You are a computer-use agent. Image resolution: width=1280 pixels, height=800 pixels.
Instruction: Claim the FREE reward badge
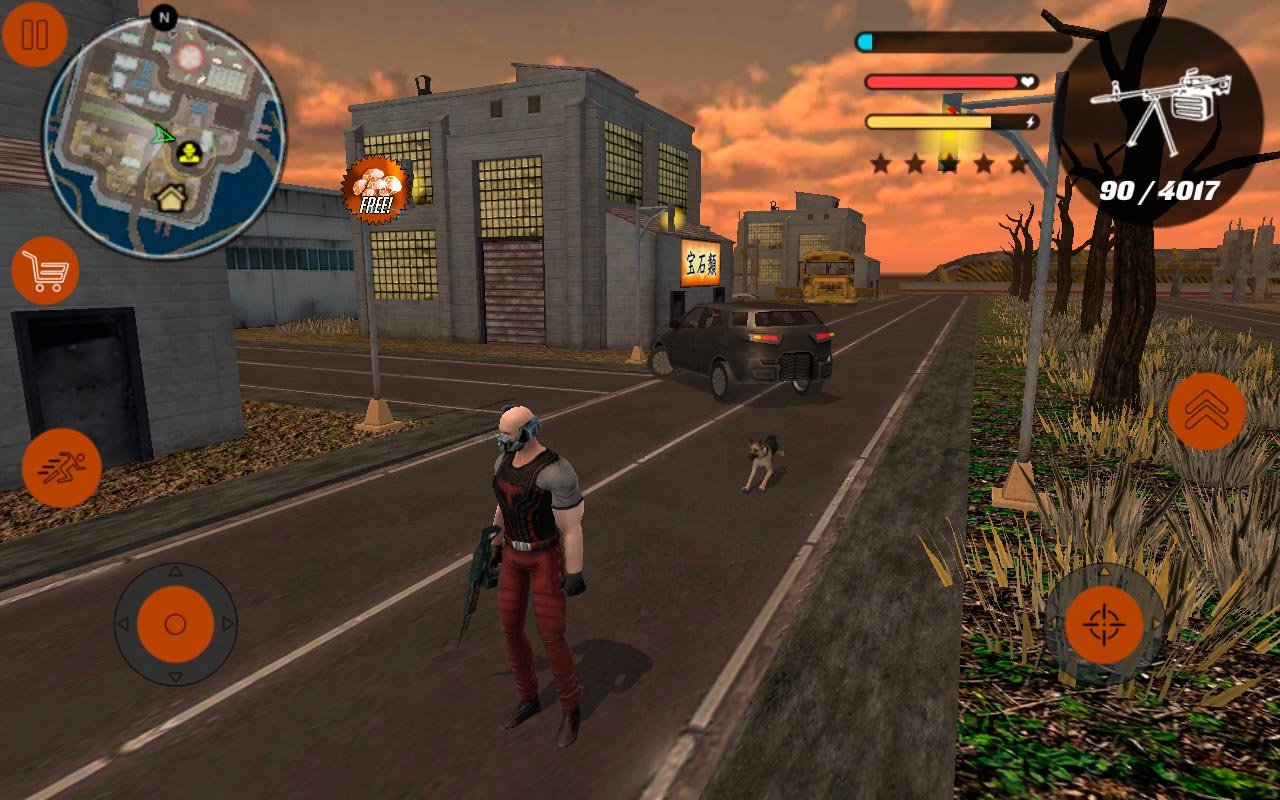(x=376, y=190)
